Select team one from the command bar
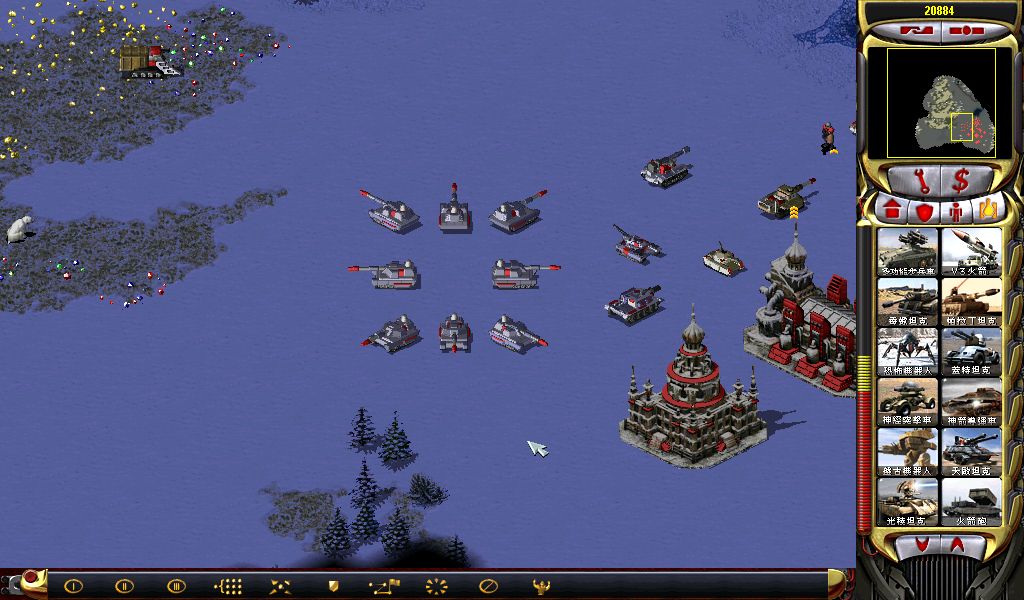This screenshot has height=600, width=1024. click(73, 586)
